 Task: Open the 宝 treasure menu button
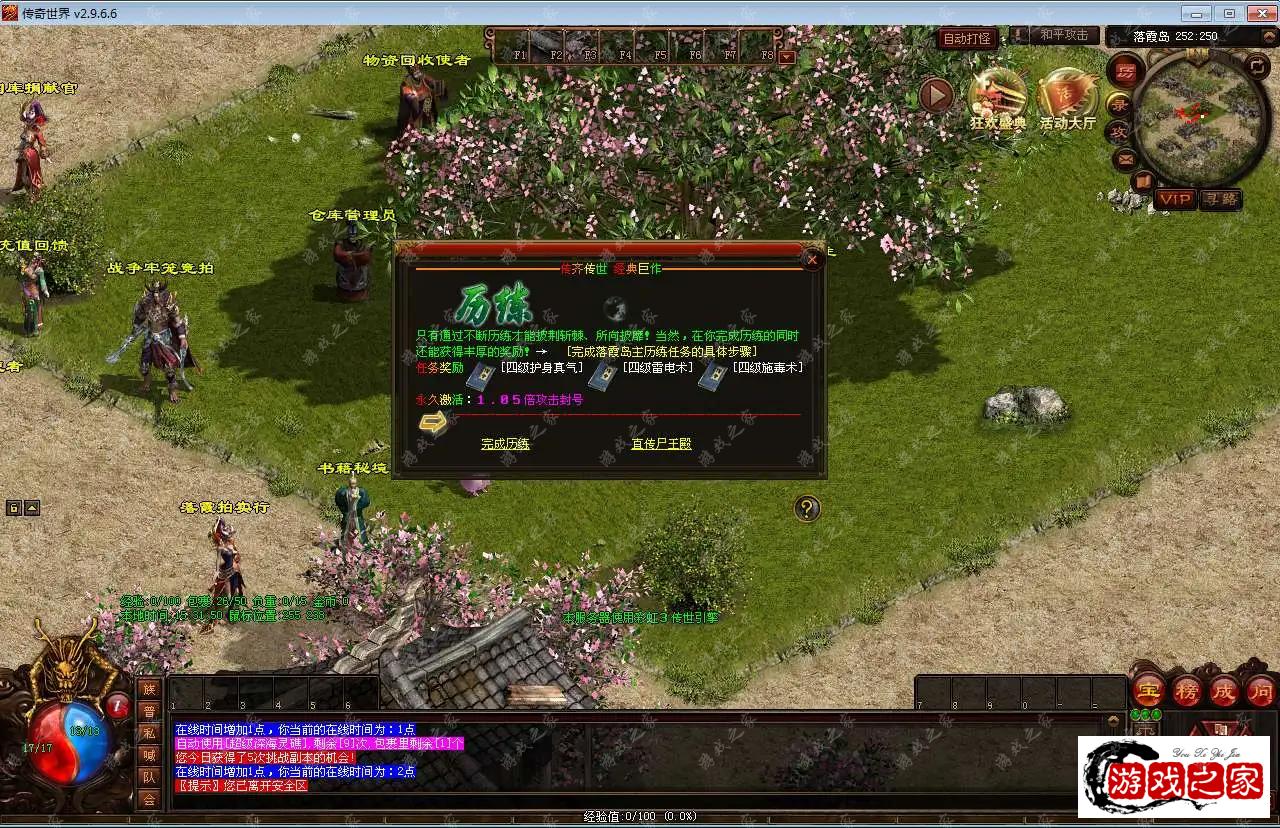[x=1148, y=690]
